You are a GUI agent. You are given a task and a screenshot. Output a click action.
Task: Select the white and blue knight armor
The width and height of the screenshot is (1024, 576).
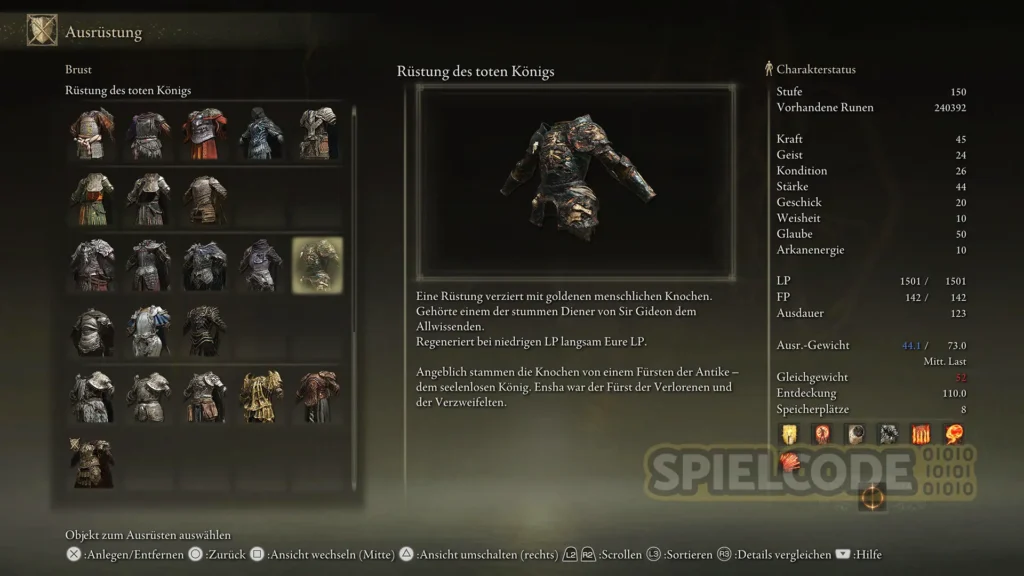coord(148,331)
